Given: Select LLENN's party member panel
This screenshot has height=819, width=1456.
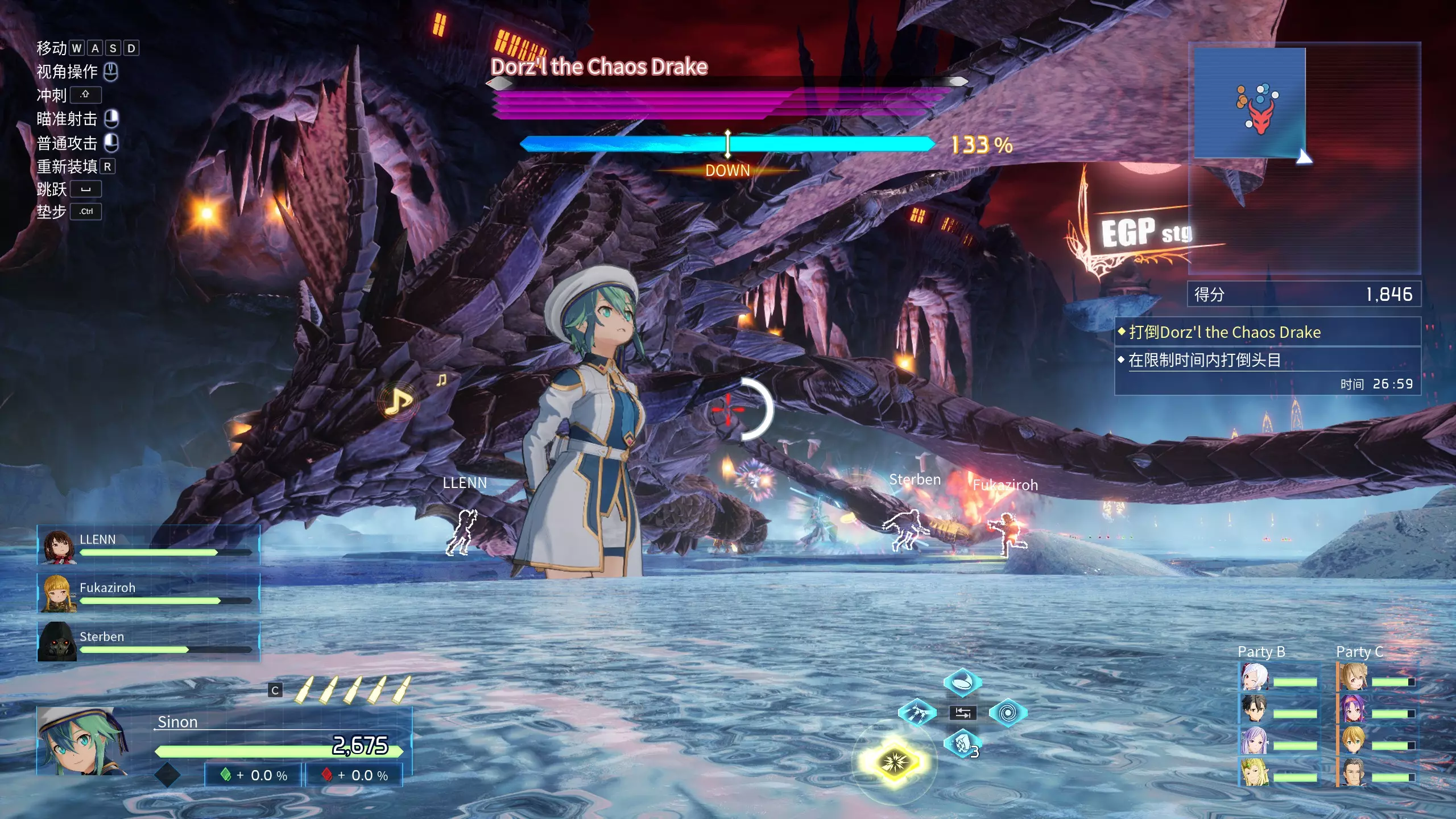Looking at the screenshot, I should pos(148,545).
